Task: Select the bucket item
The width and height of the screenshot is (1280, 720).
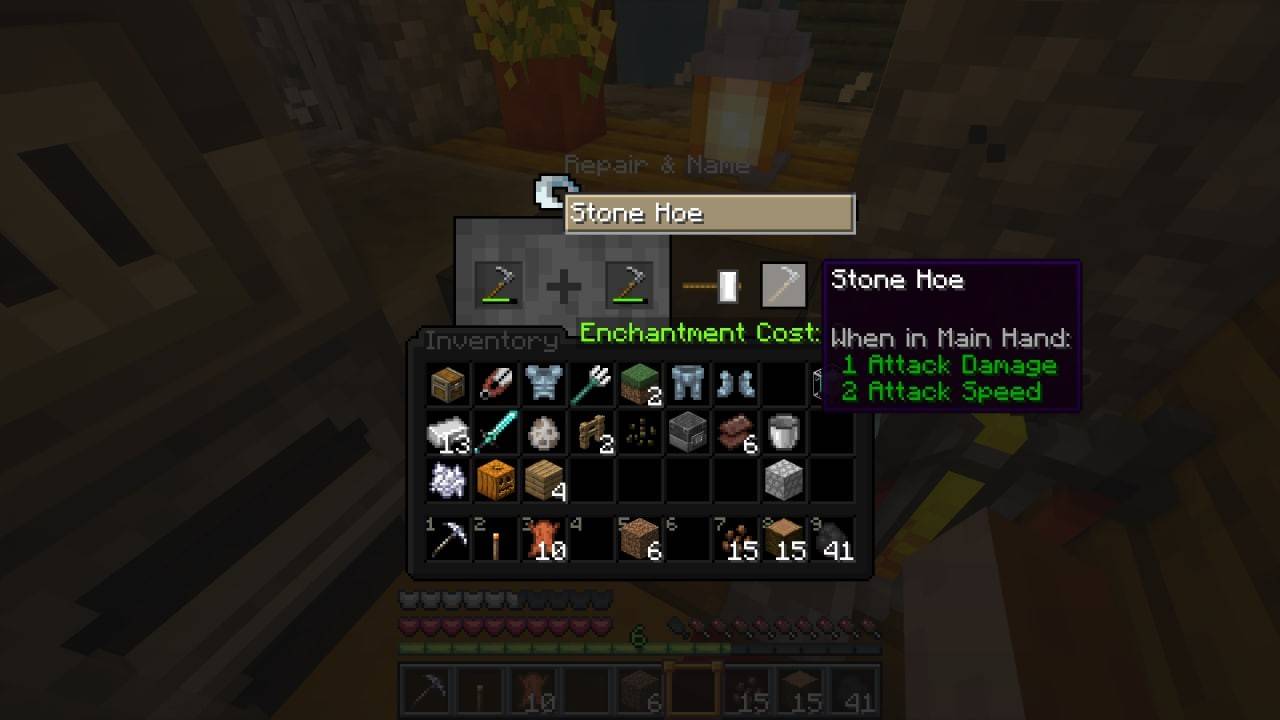Action: [x=783, y=431]
